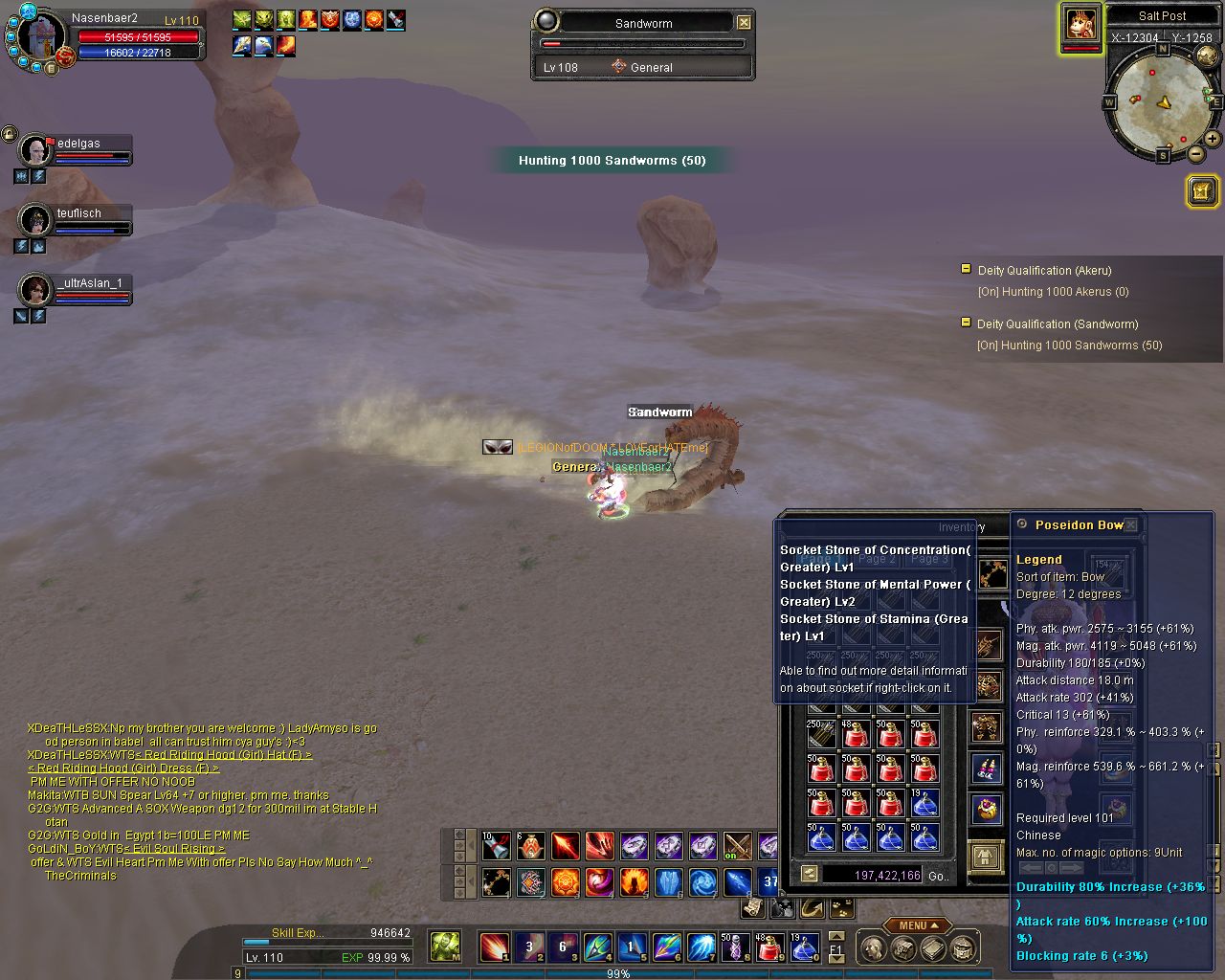The image size is (1225, 980).
Task: Click the Red Riding Hood (Girl) Dress chat link
Action: [123, 768]
